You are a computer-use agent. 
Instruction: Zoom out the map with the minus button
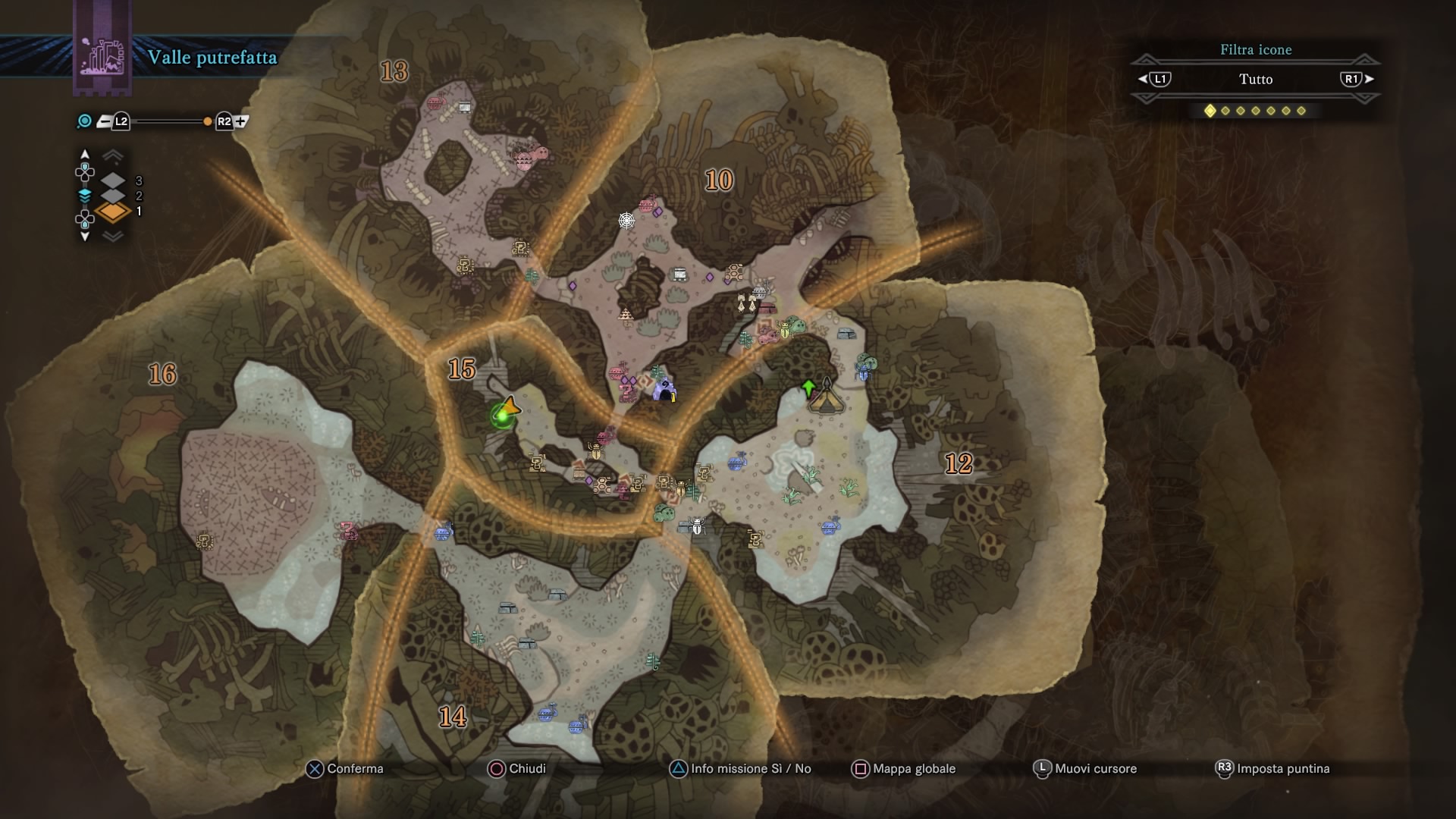(104, 121)
